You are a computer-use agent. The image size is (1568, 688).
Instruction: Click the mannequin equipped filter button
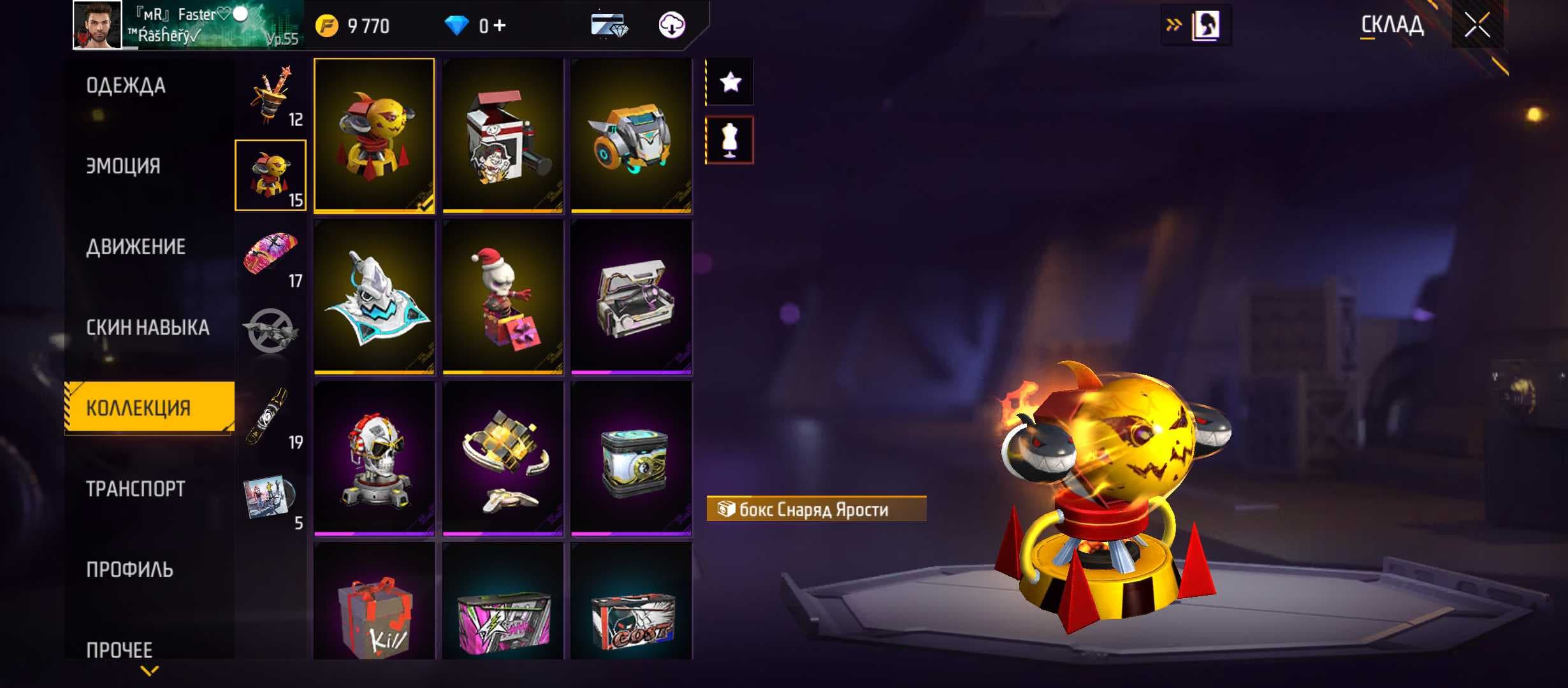point(730,140)
